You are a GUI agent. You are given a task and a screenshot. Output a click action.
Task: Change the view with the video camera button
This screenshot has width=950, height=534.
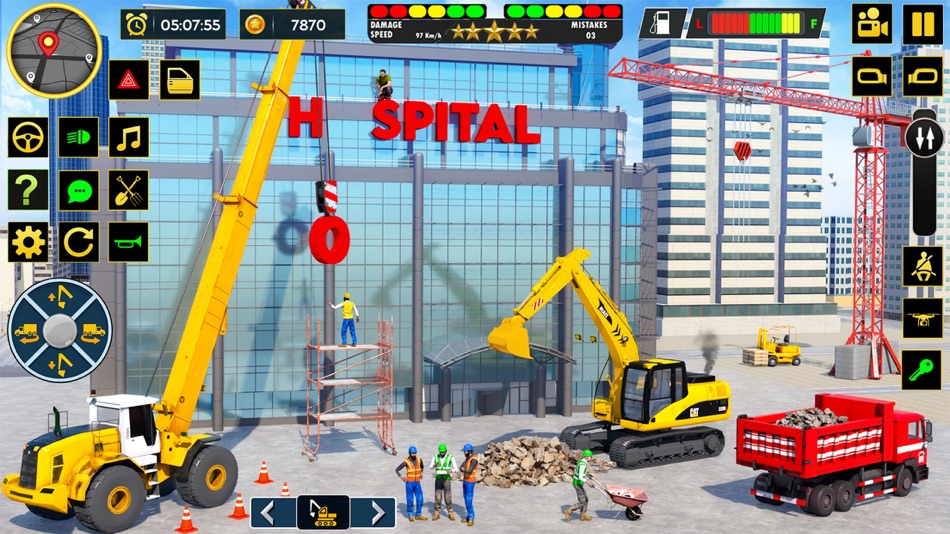pos(872,24)
